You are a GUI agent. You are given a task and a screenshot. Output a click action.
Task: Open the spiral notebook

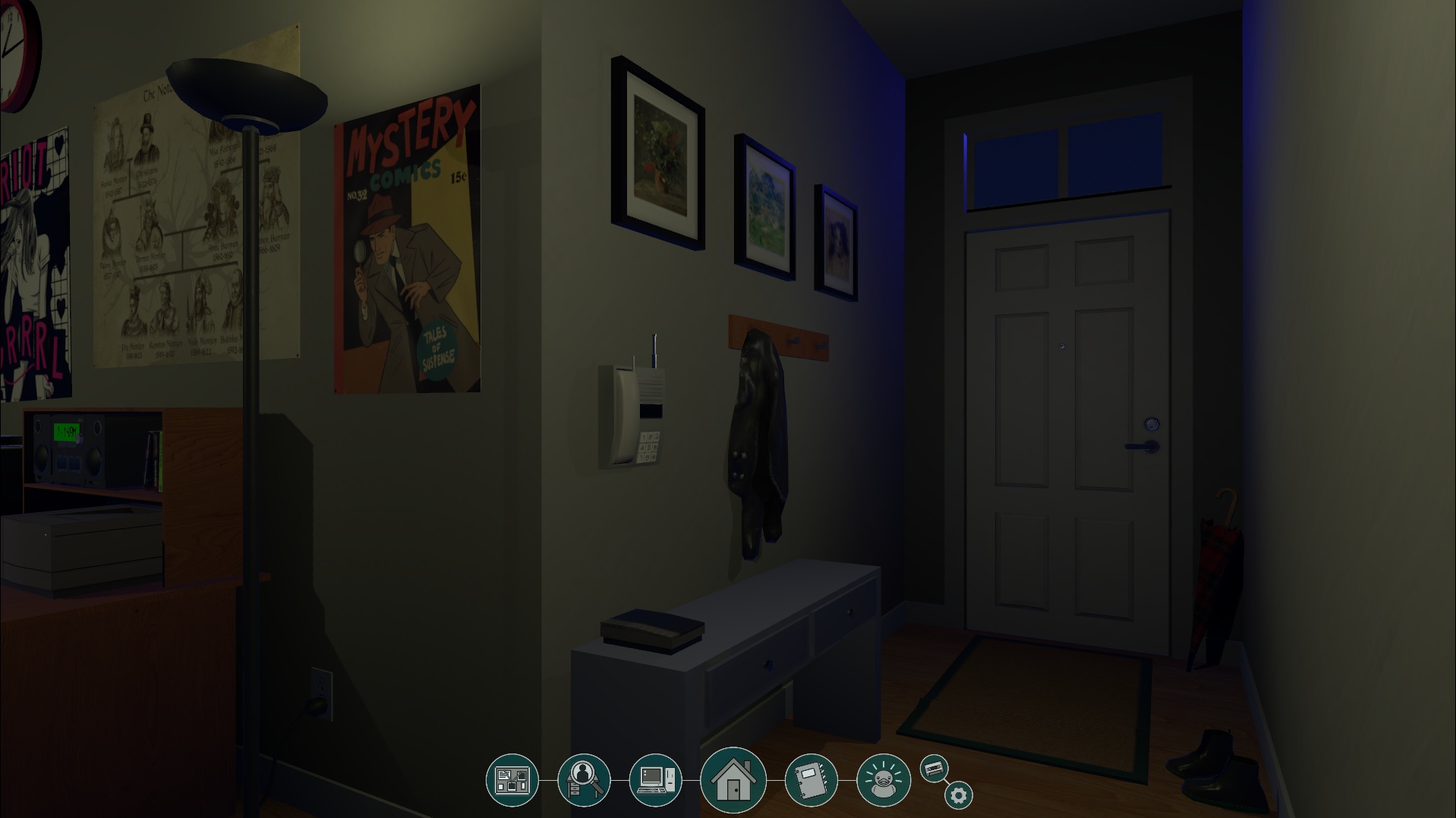[x=811, y=780]
